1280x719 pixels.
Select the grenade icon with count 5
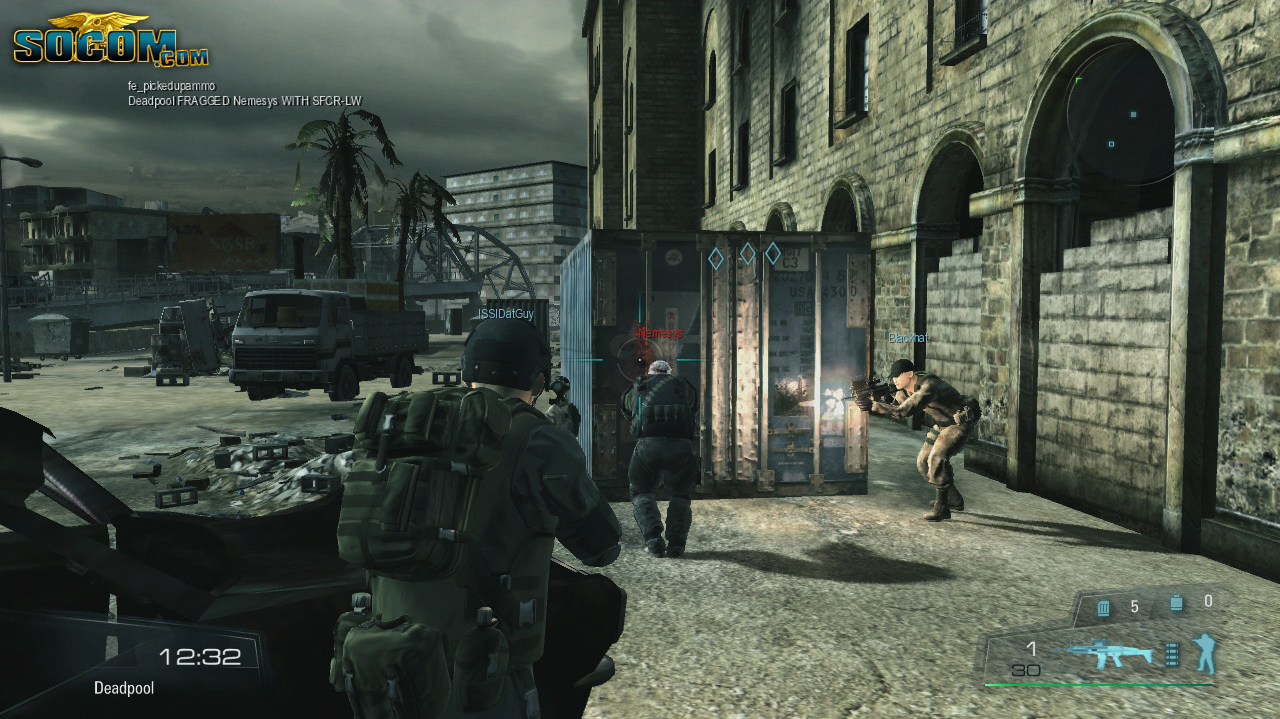coord(1104,607)
